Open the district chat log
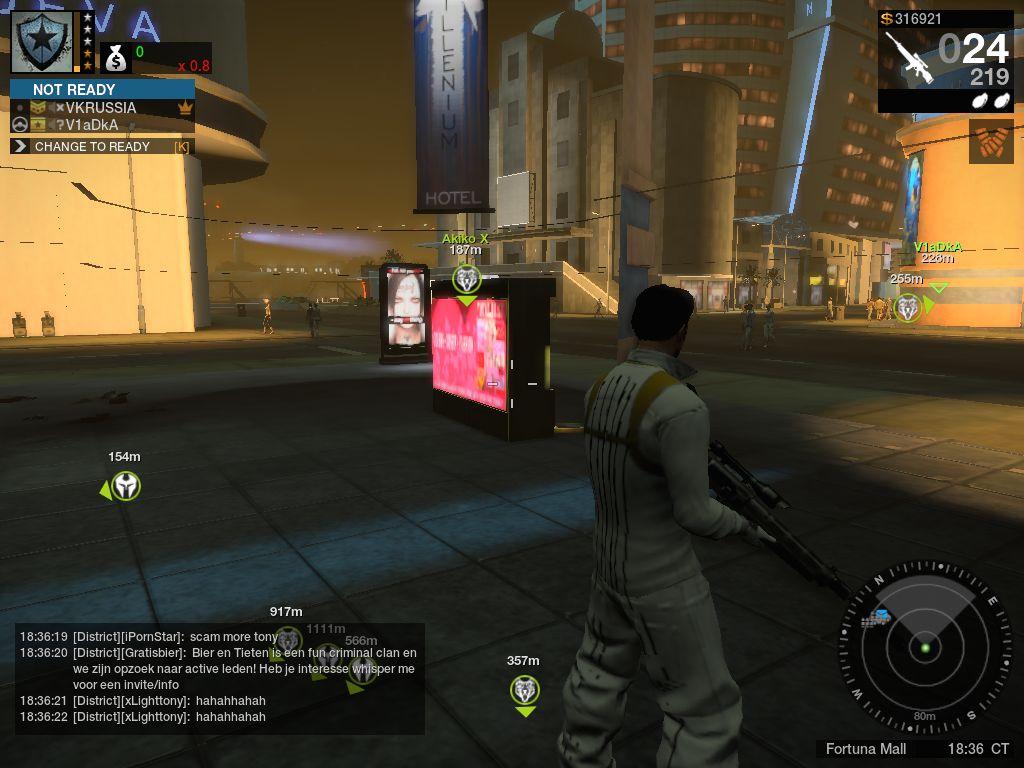 [x=220, y=677]
